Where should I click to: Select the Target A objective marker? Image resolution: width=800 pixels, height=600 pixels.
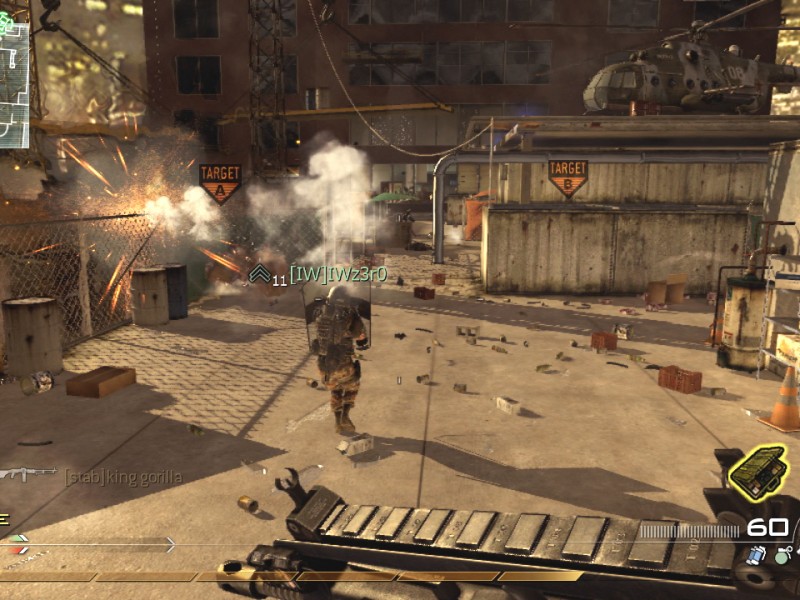(x=220, y=182)
